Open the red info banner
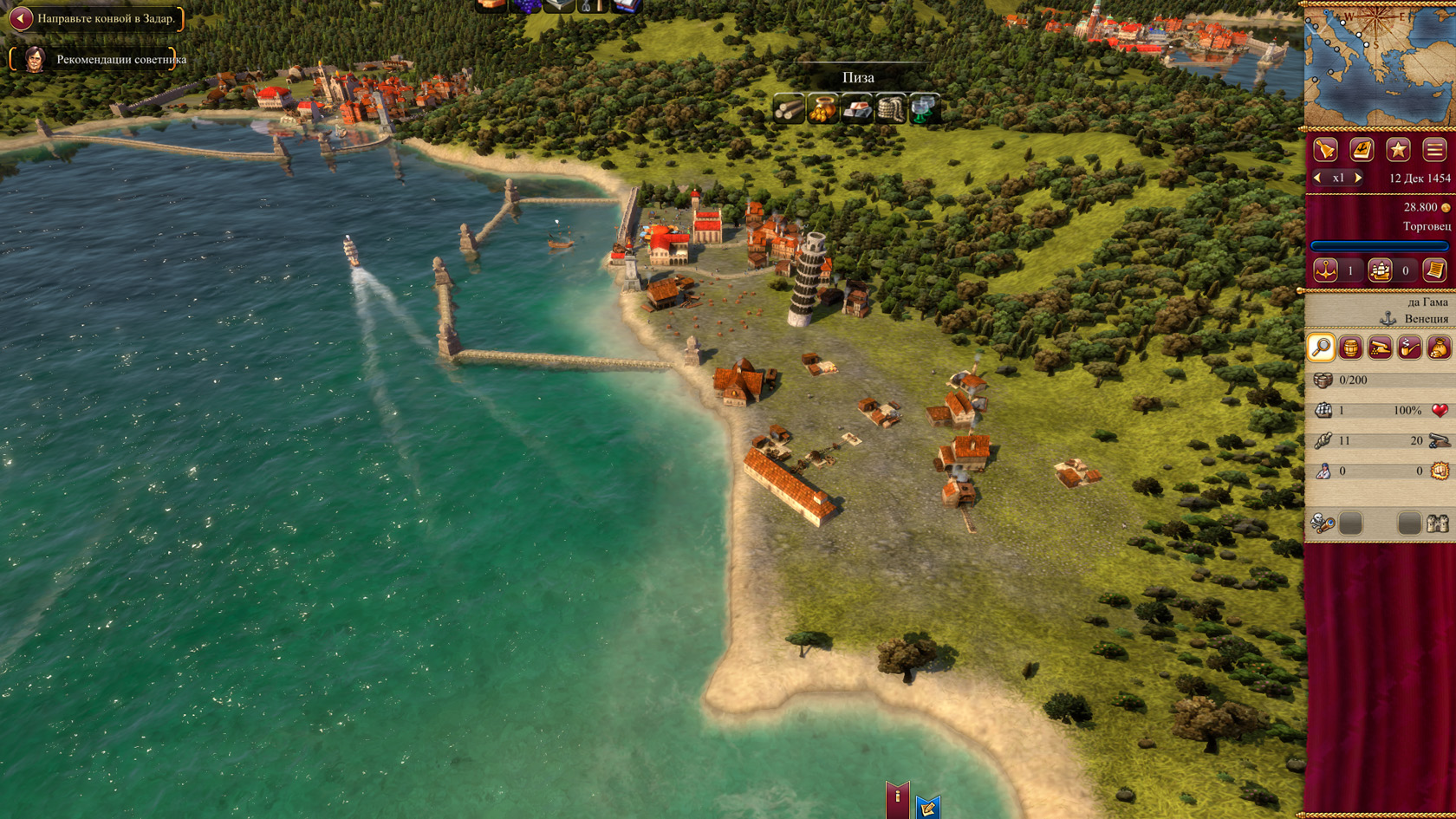The height and width of the screenshot is (819, 1456). (x=897, y=798)
